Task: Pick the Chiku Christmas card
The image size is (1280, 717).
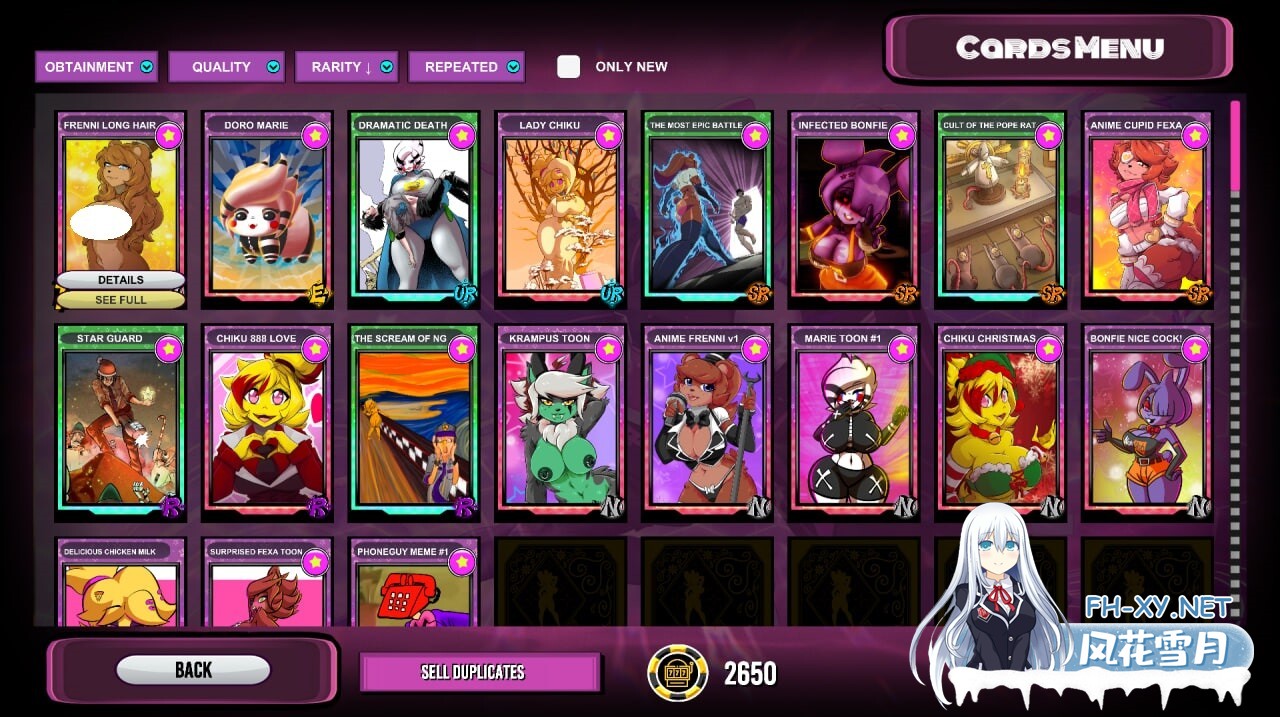Action: coord(1000,422)
